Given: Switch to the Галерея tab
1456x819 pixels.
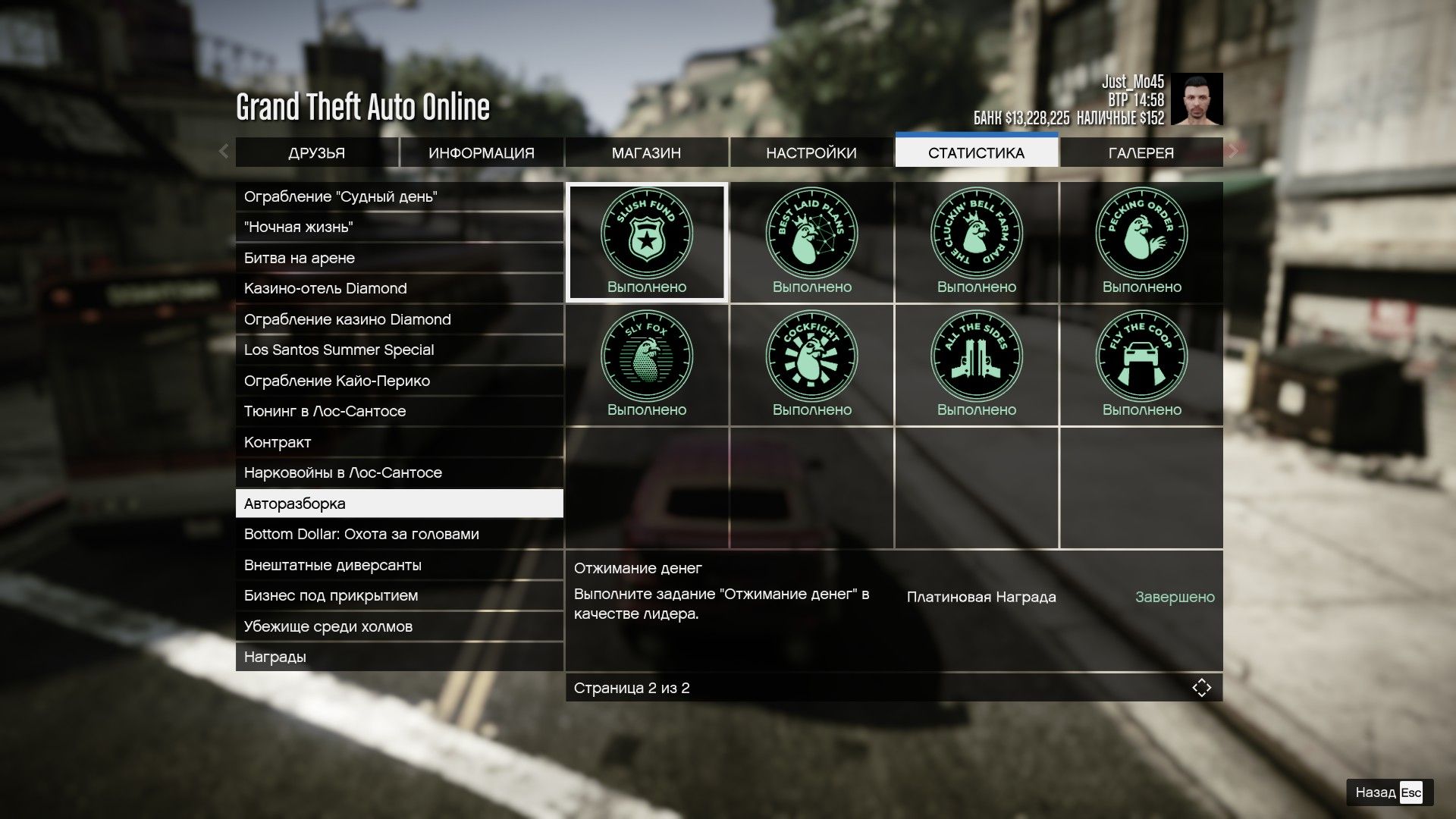Looking at the screenshot, I should click(x=1141, y=153).
